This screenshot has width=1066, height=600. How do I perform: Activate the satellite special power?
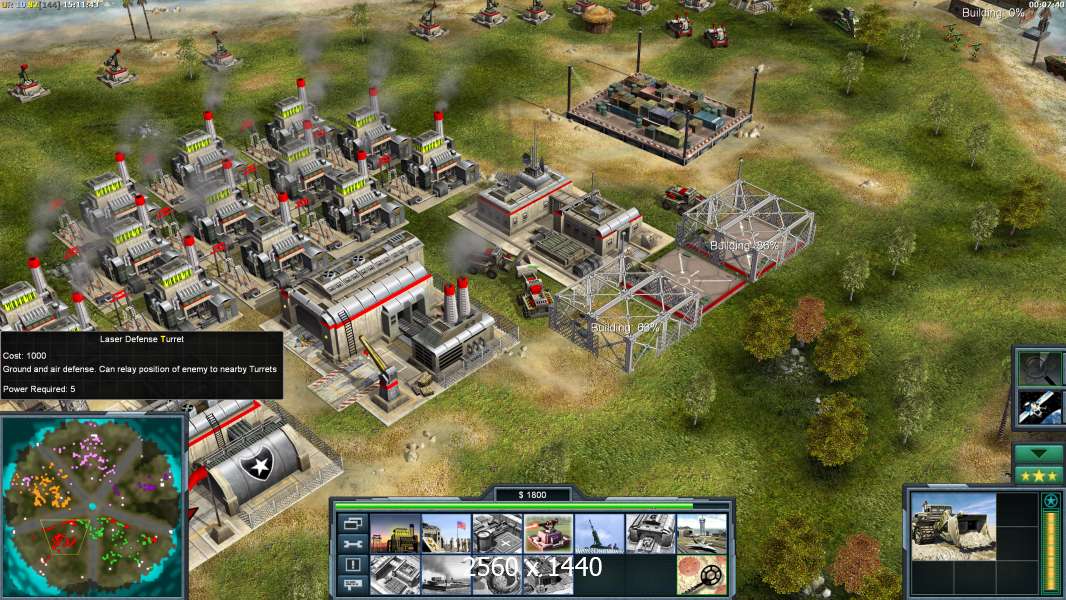[x=1038, y=405]
